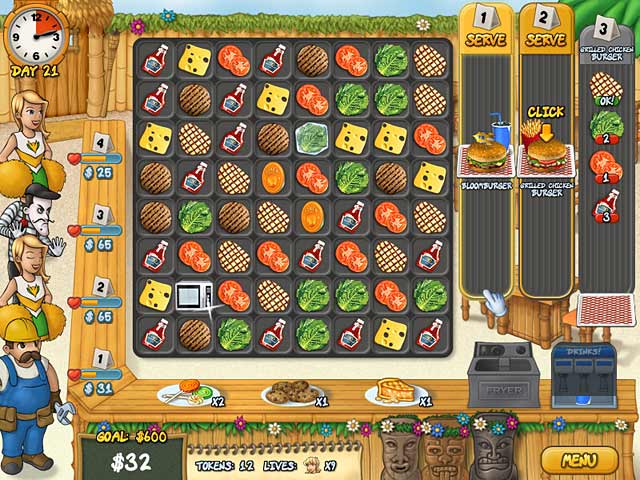Serve the second tray order

click(545, 39)
